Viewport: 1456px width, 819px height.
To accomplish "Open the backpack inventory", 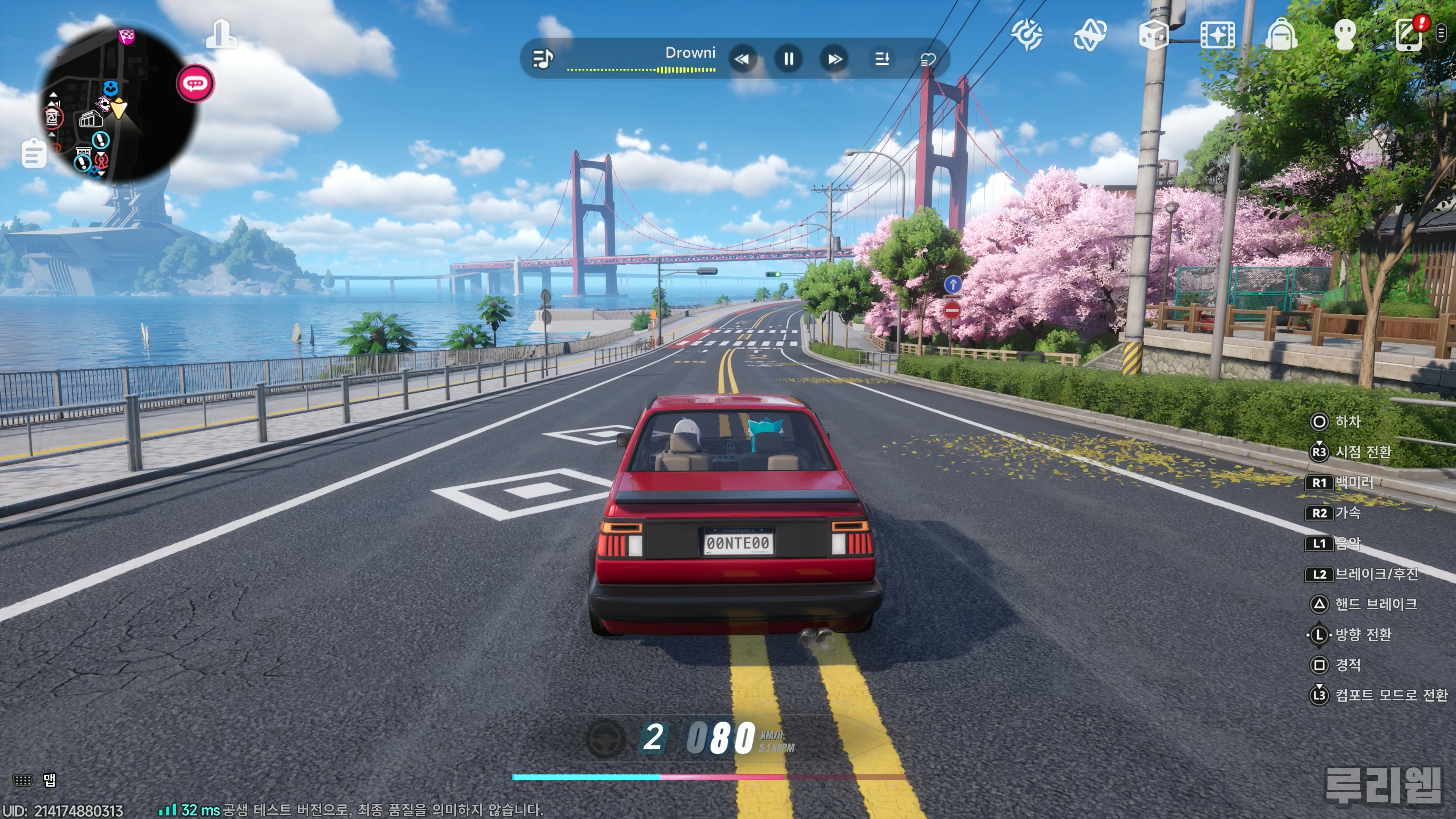I will click(1281, 35).
